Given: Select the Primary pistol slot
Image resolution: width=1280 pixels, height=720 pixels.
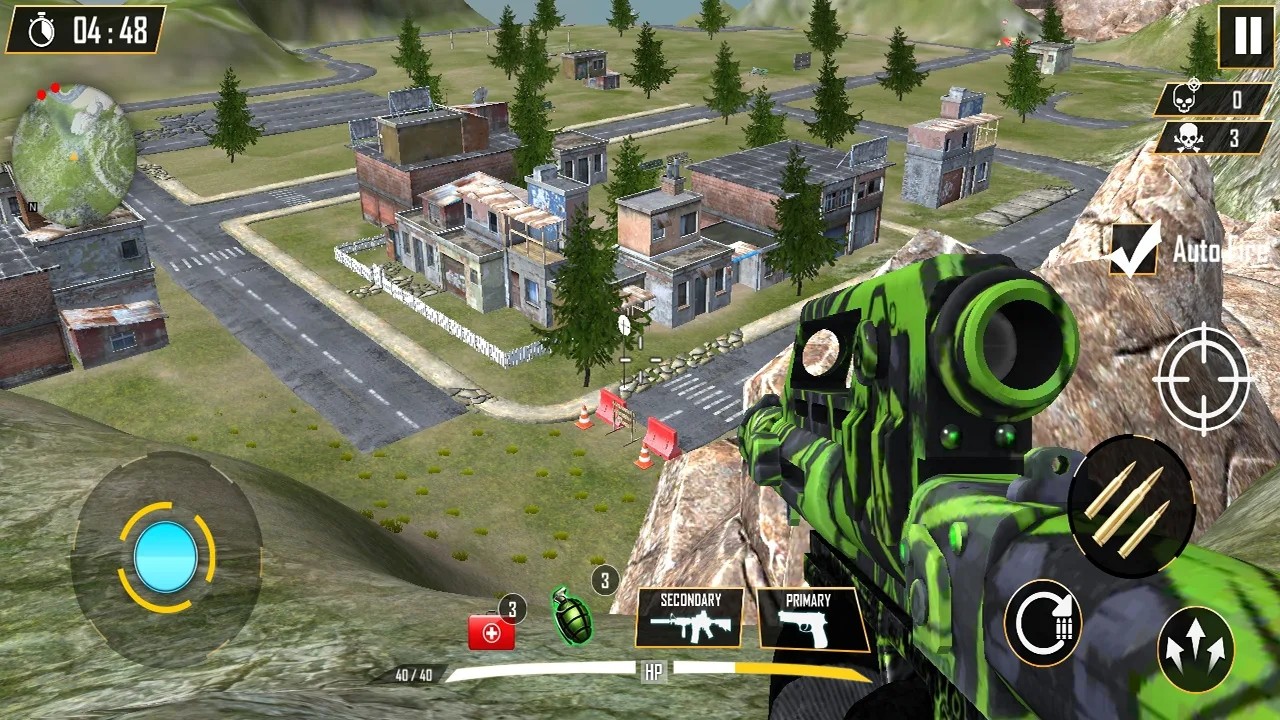Looking at the screenshot, I should (x=809, y=619).
